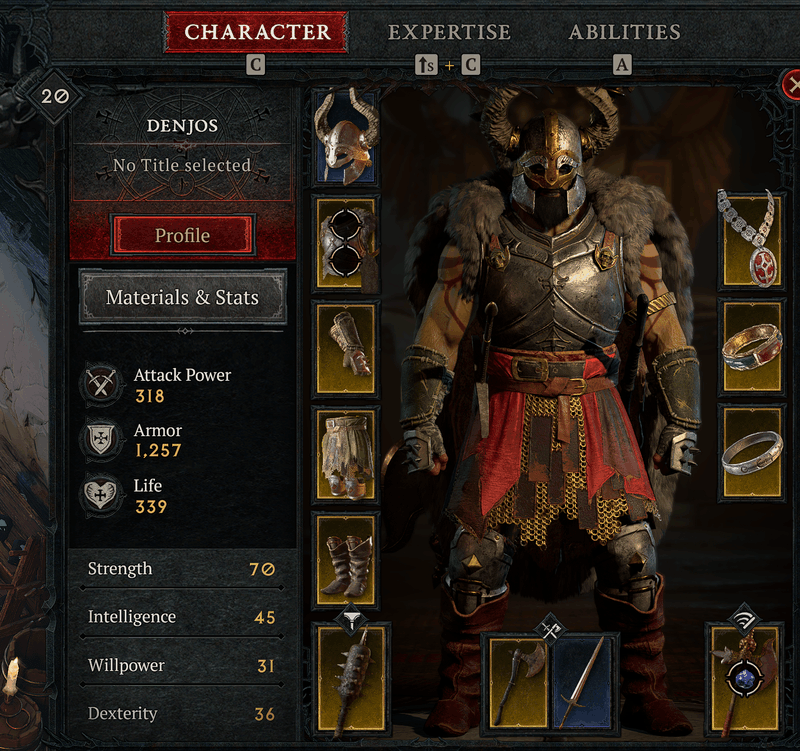Select the horned helmet slot
The image size is (800, 751).
point(346,135)
